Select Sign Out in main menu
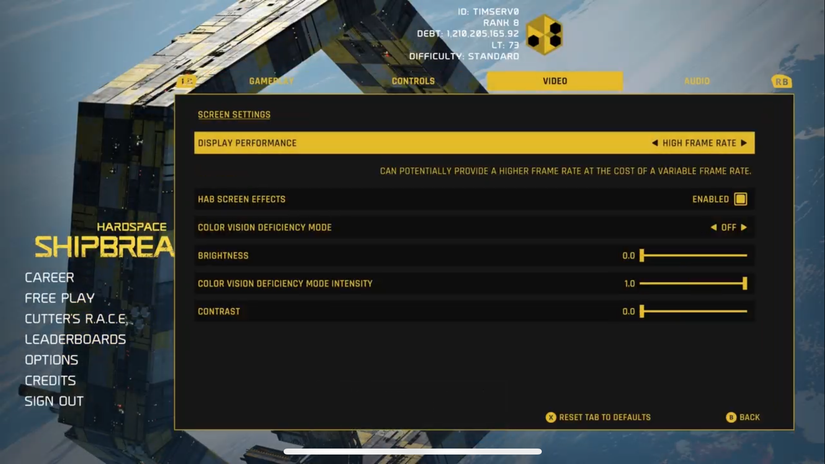 point(54,401)
